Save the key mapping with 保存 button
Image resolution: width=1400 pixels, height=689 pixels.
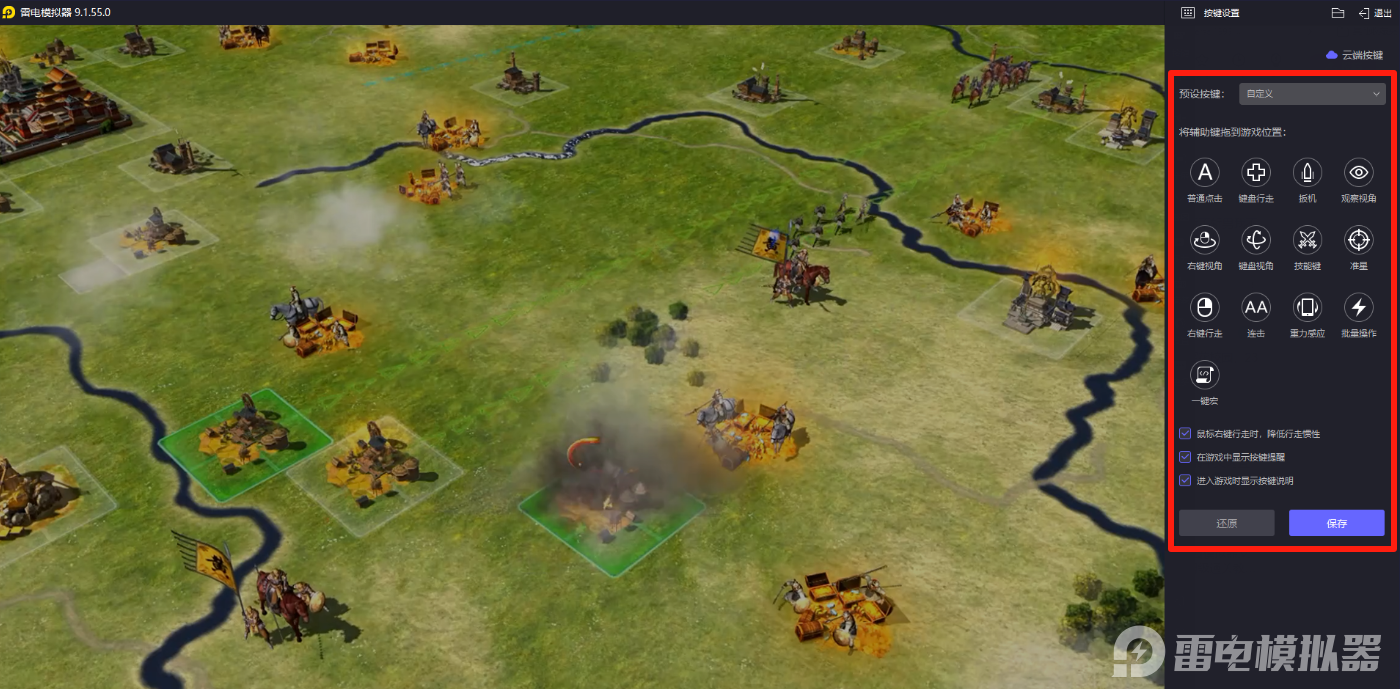[1336, 523]
